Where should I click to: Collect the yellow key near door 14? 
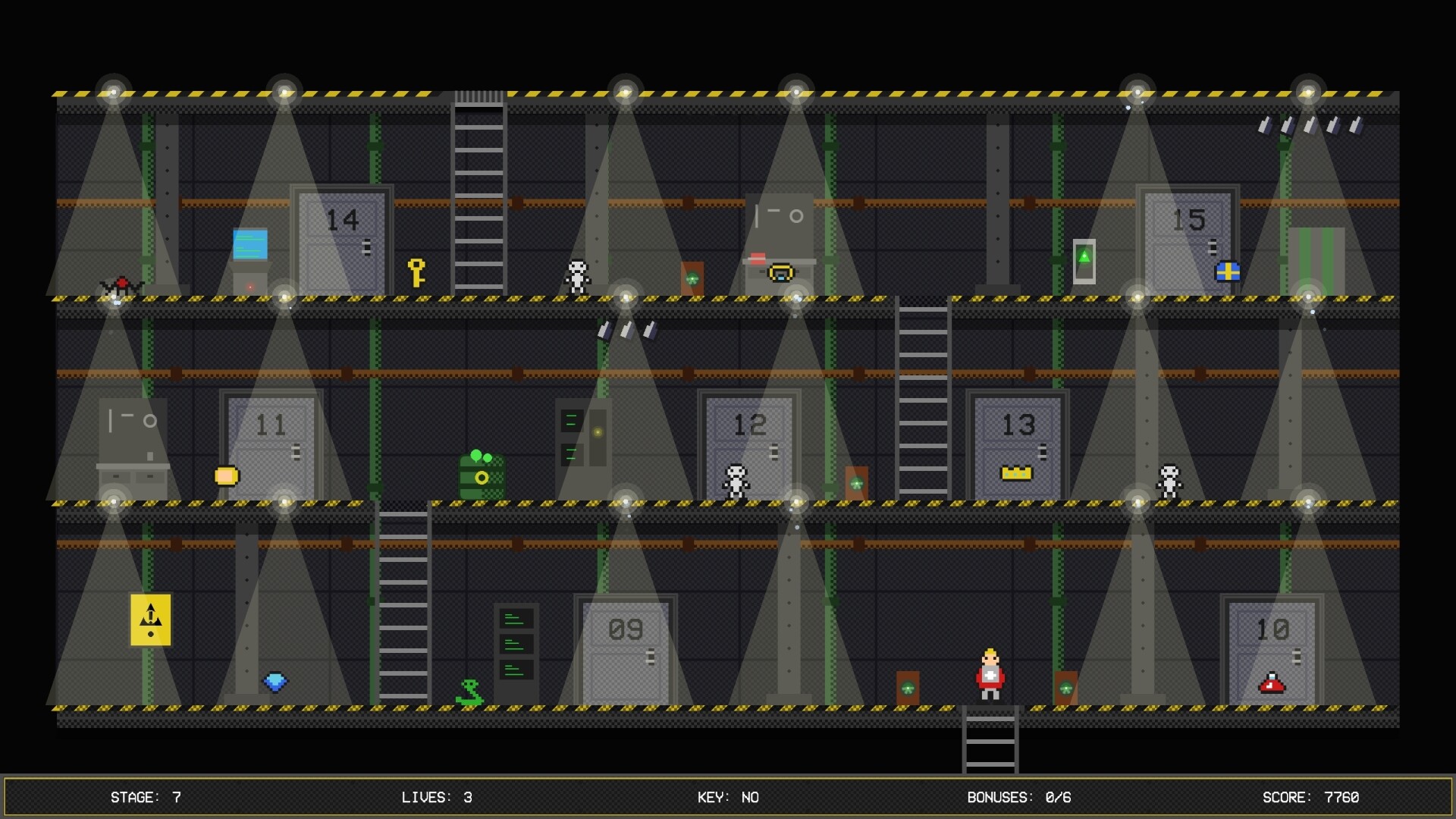tap(418, 271)
